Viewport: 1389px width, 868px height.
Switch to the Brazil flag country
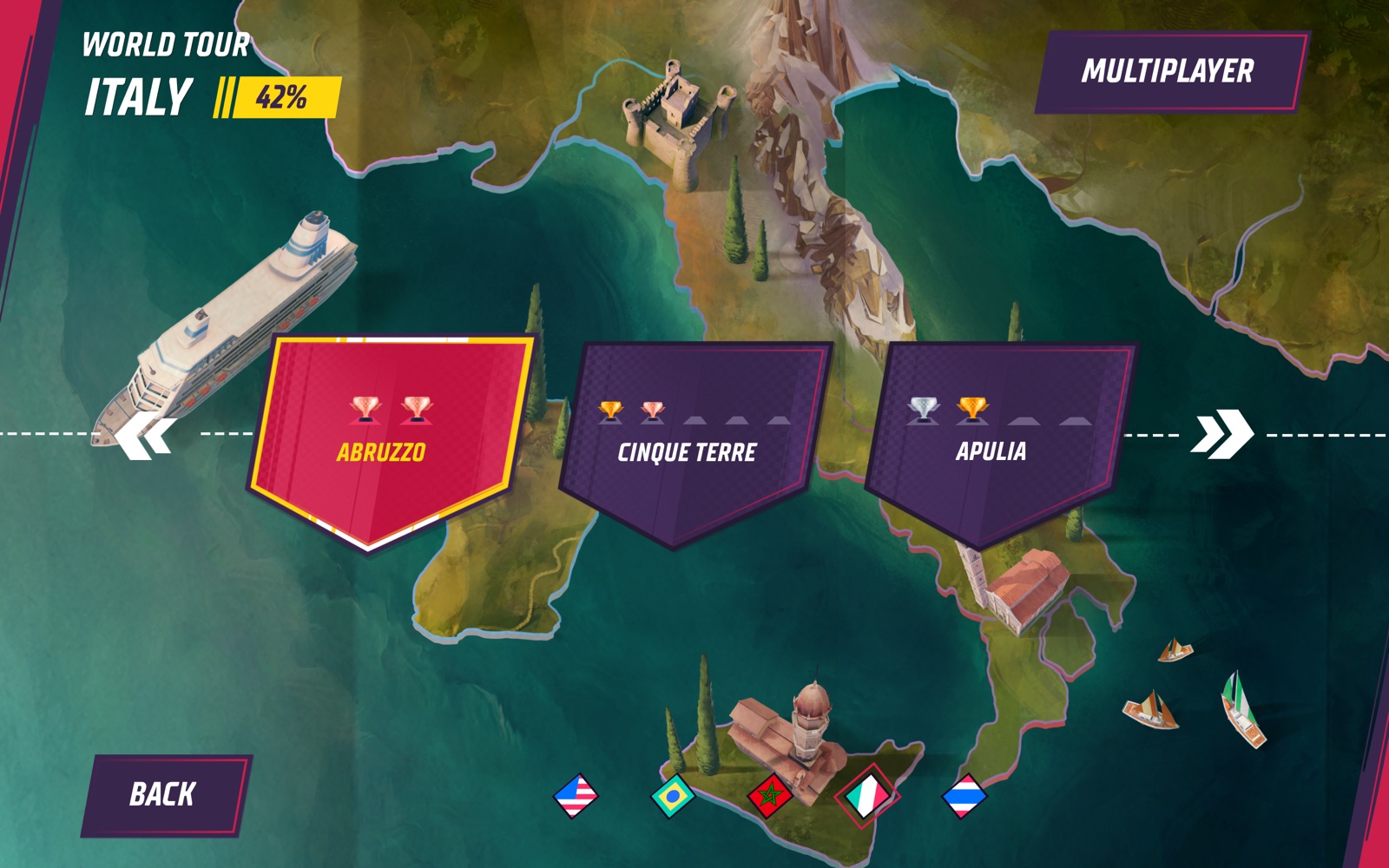click(x=673, y=796)
